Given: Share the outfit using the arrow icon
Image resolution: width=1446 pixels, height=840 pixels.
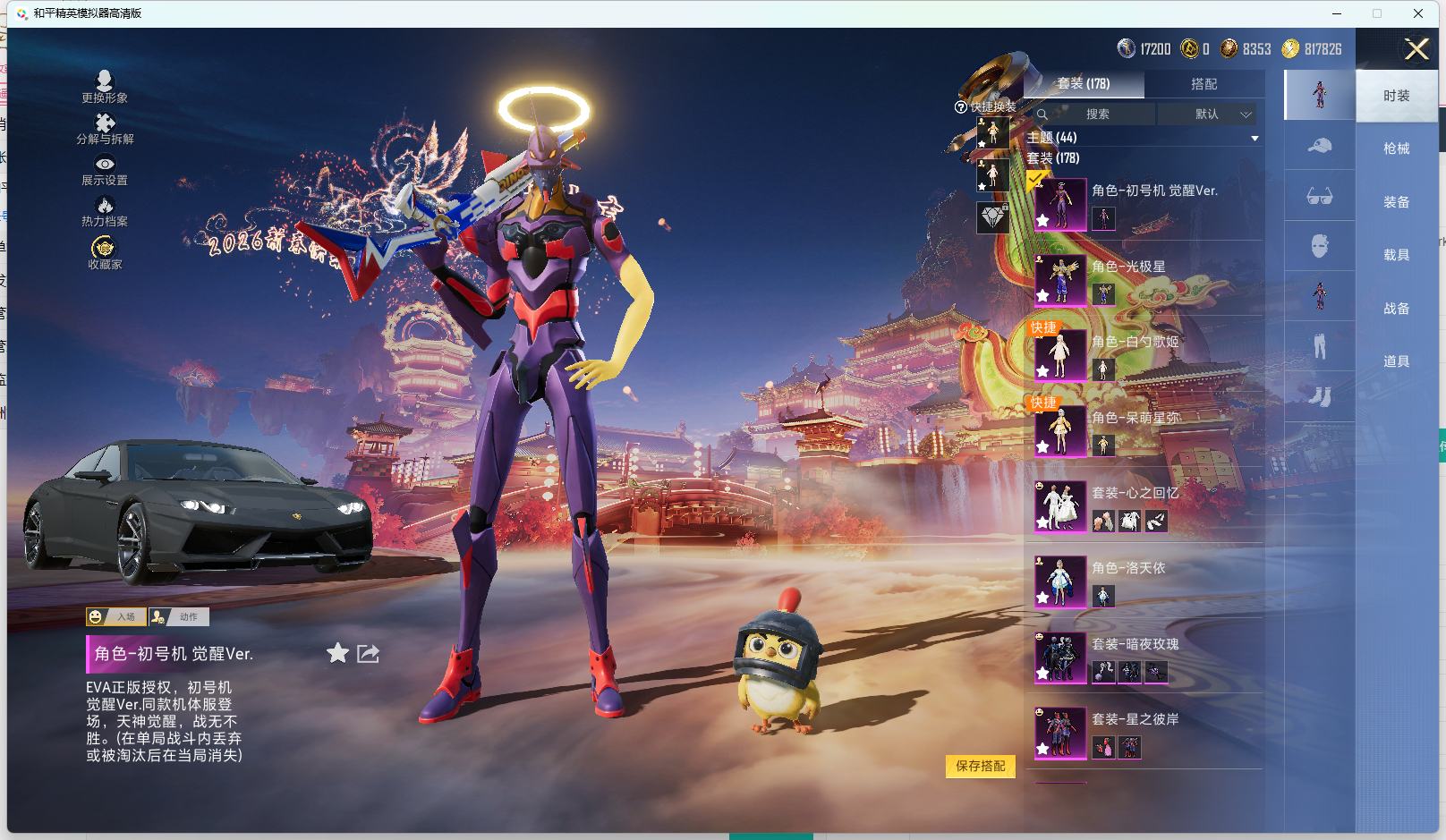Looking at the screenshot, I should point(368,654).
